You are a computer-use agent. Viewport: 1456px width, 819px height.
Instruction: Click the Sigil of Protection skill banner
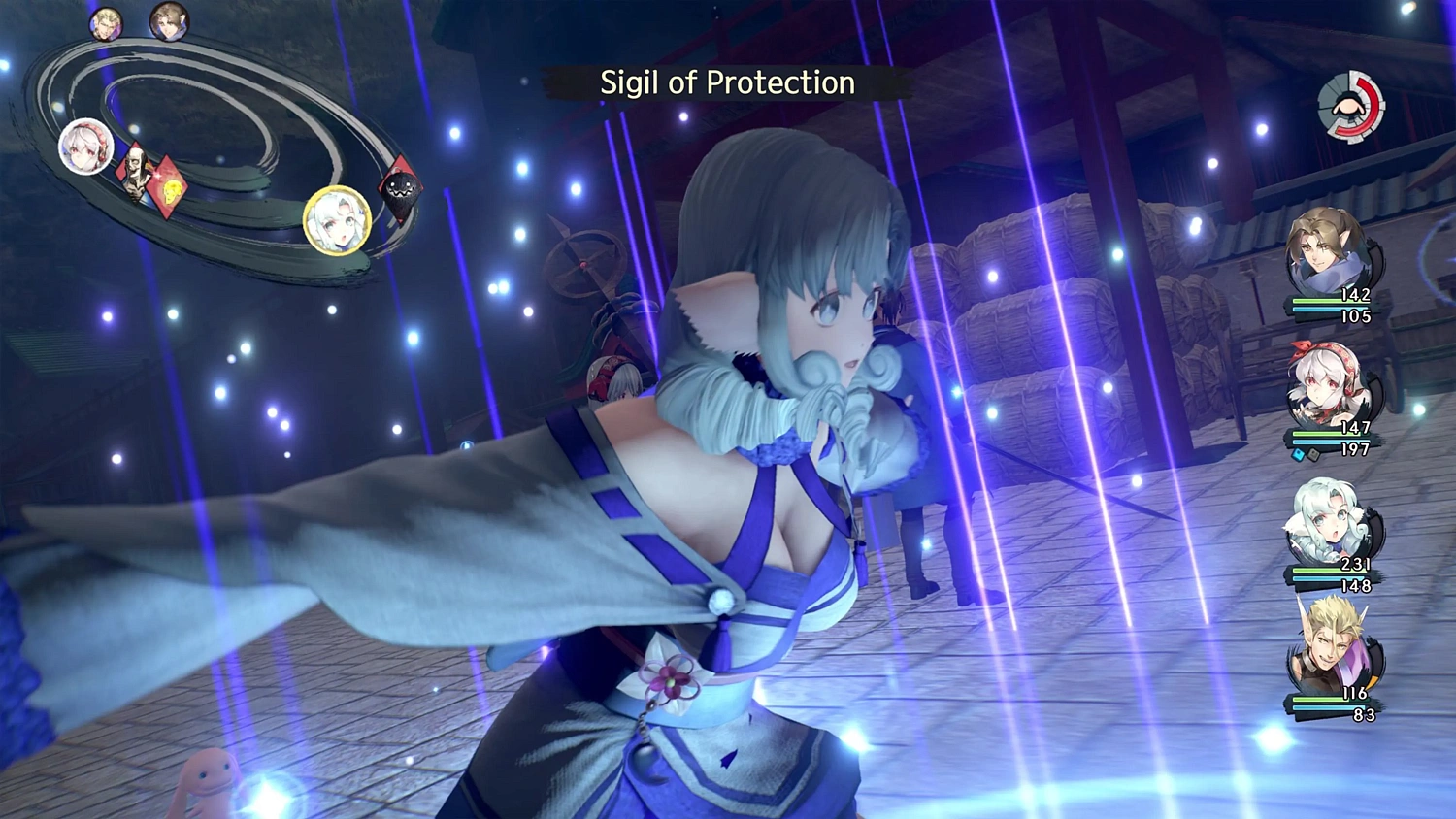click(x=726, y=83)
